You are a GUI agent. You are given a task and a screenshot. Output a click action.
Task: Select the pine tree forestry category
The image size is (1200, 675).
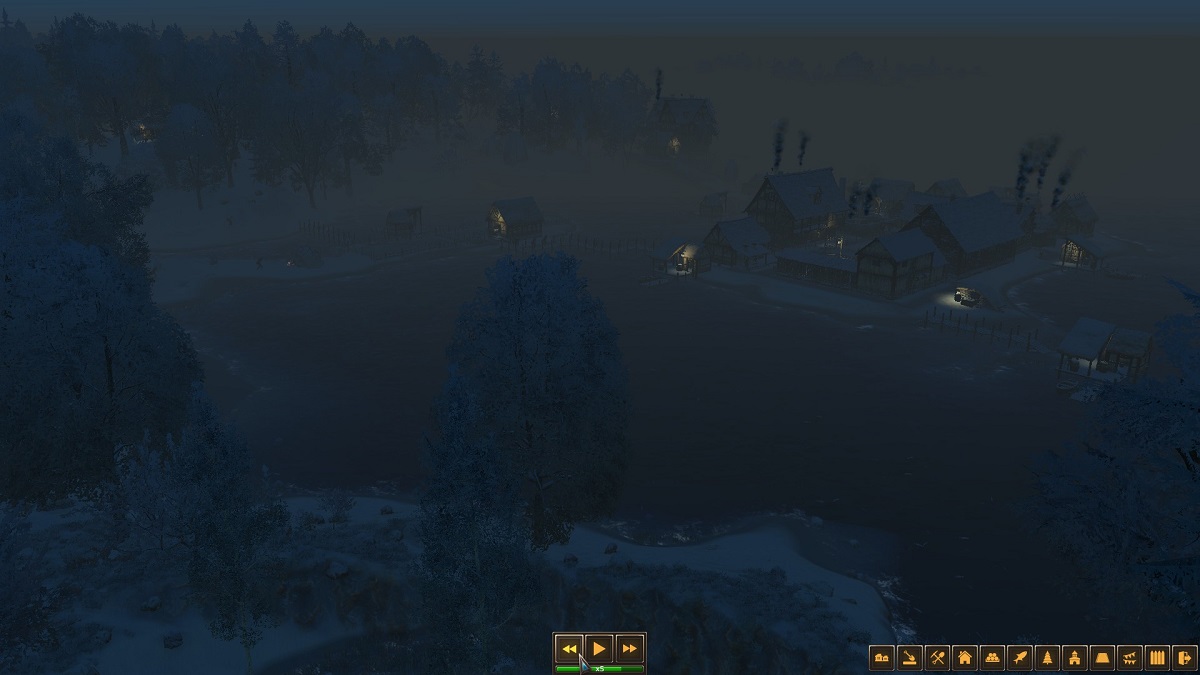1047,657
